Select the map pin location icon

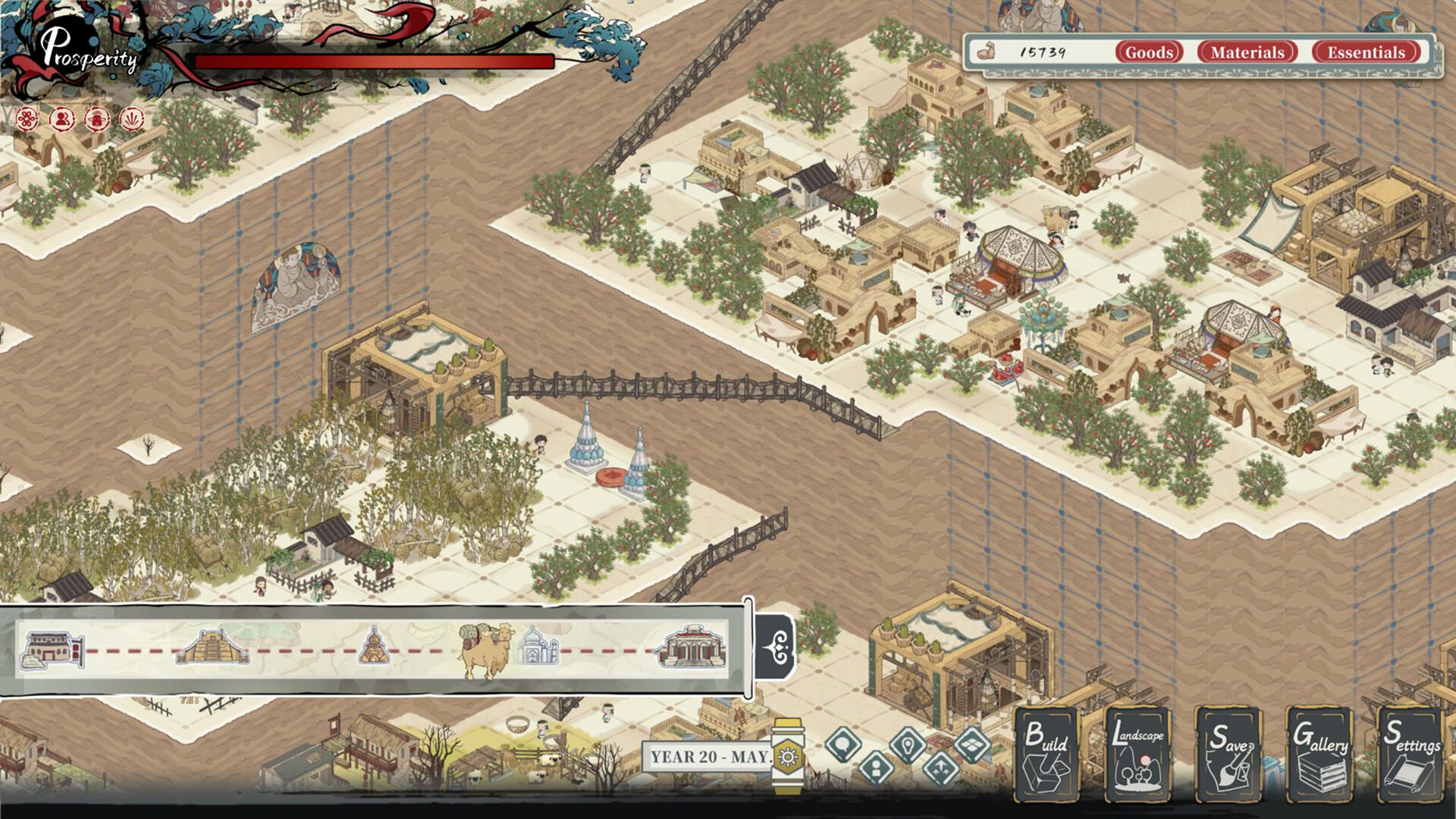[x=908, y=742]
